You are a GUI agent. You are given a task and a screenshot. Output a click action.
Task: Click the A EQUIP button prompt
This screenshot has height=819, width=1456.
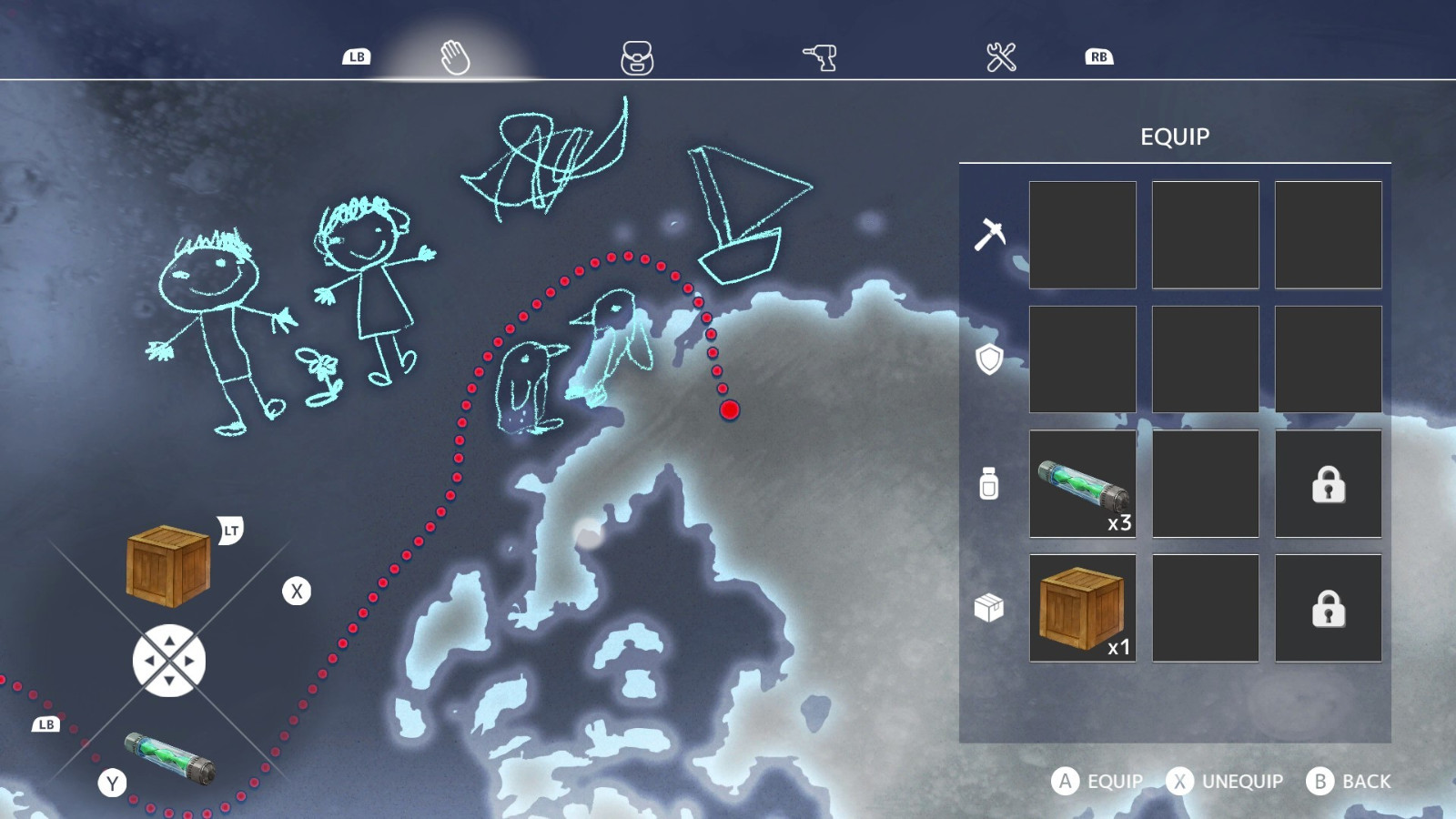tap(1098, 781)
